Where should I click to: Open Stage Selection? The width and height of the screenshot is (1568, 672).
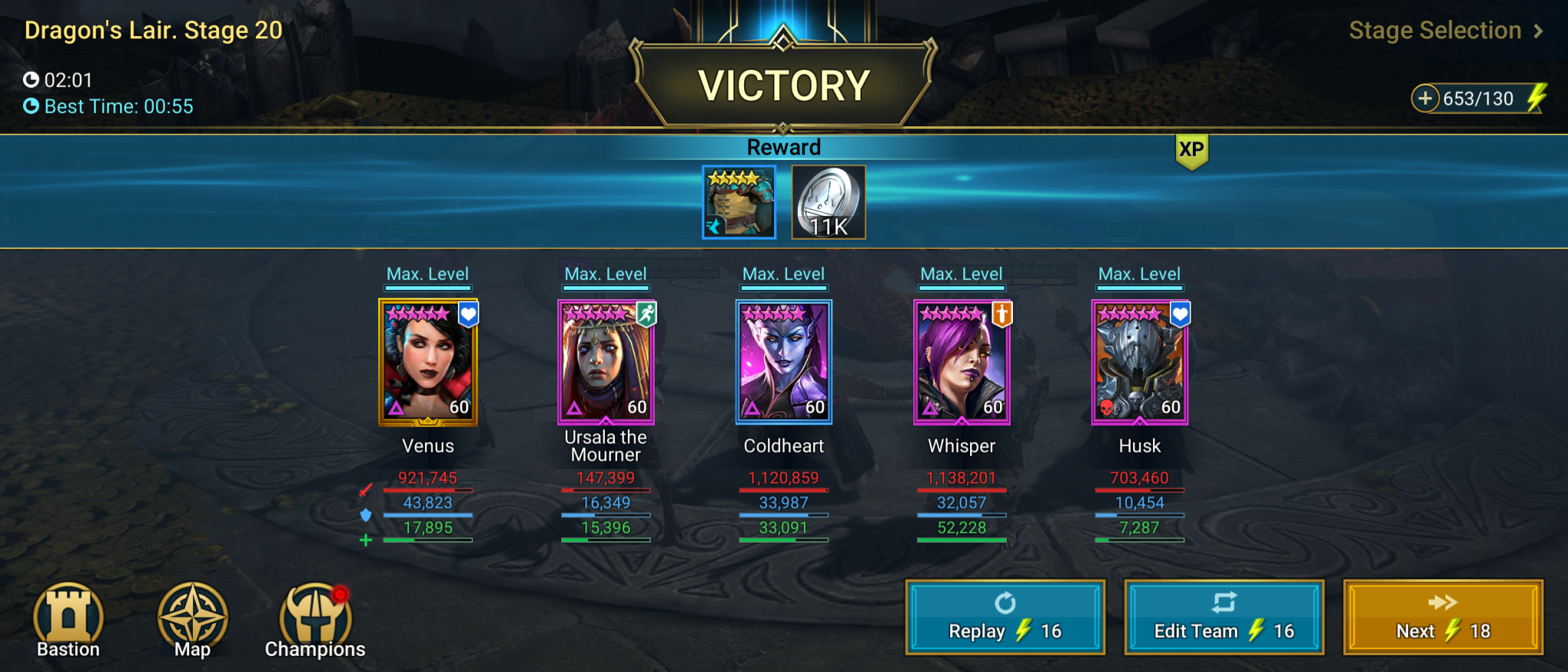(1434, 31)
